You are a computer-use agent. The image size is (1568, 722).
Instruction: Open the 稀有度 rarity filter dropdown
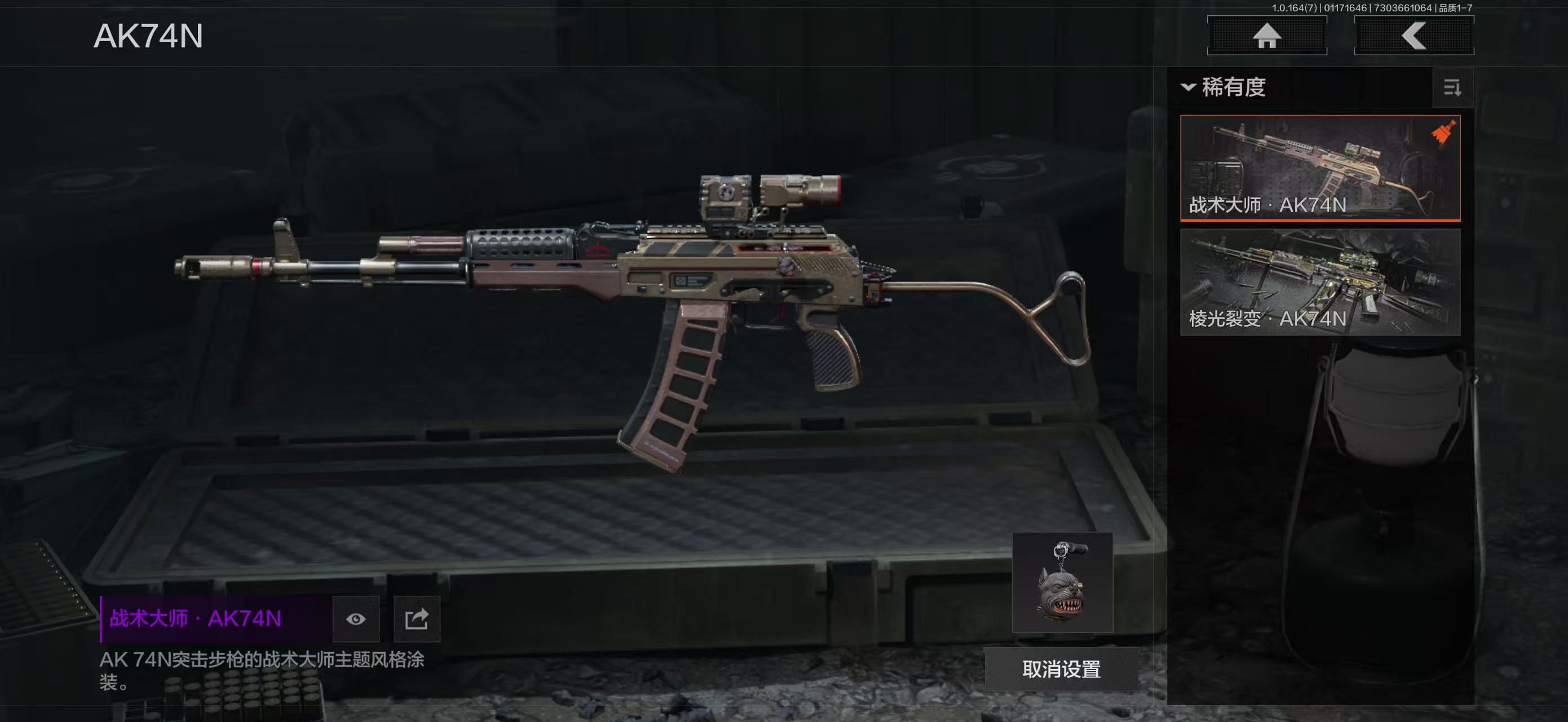pos(1224,87)
